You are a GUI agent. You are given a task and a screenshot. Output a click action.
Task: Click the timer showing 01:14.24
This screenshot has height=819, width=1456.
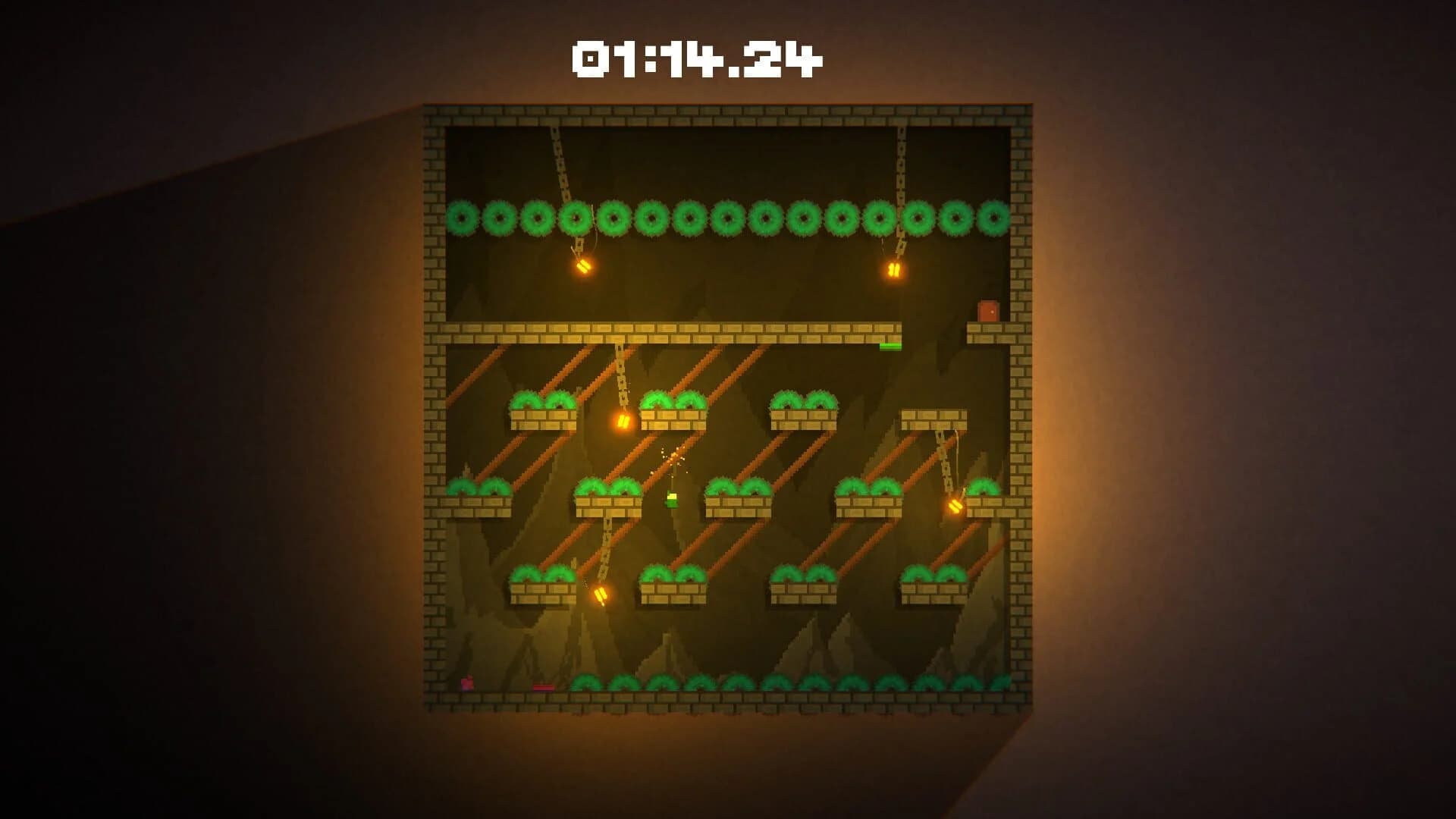point(698,57)
